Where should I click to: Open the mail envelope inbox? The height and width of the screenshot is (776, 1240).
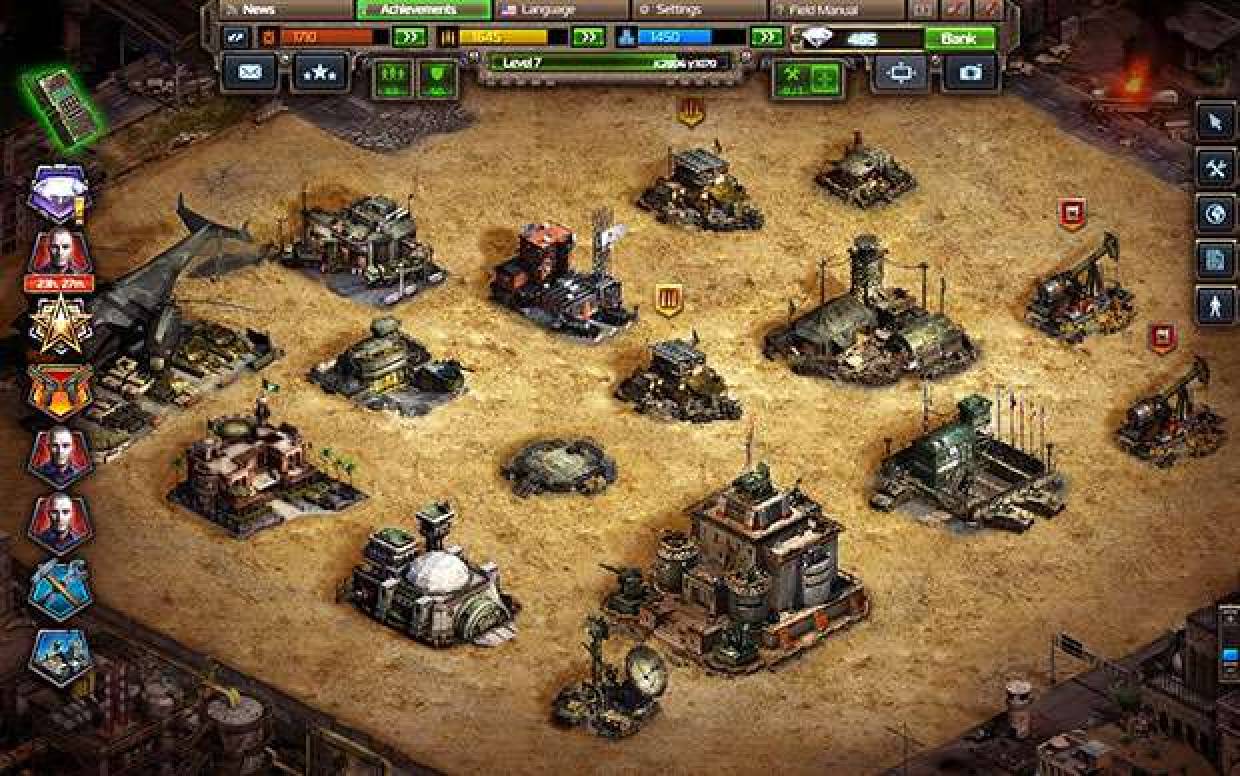point(249,72)
